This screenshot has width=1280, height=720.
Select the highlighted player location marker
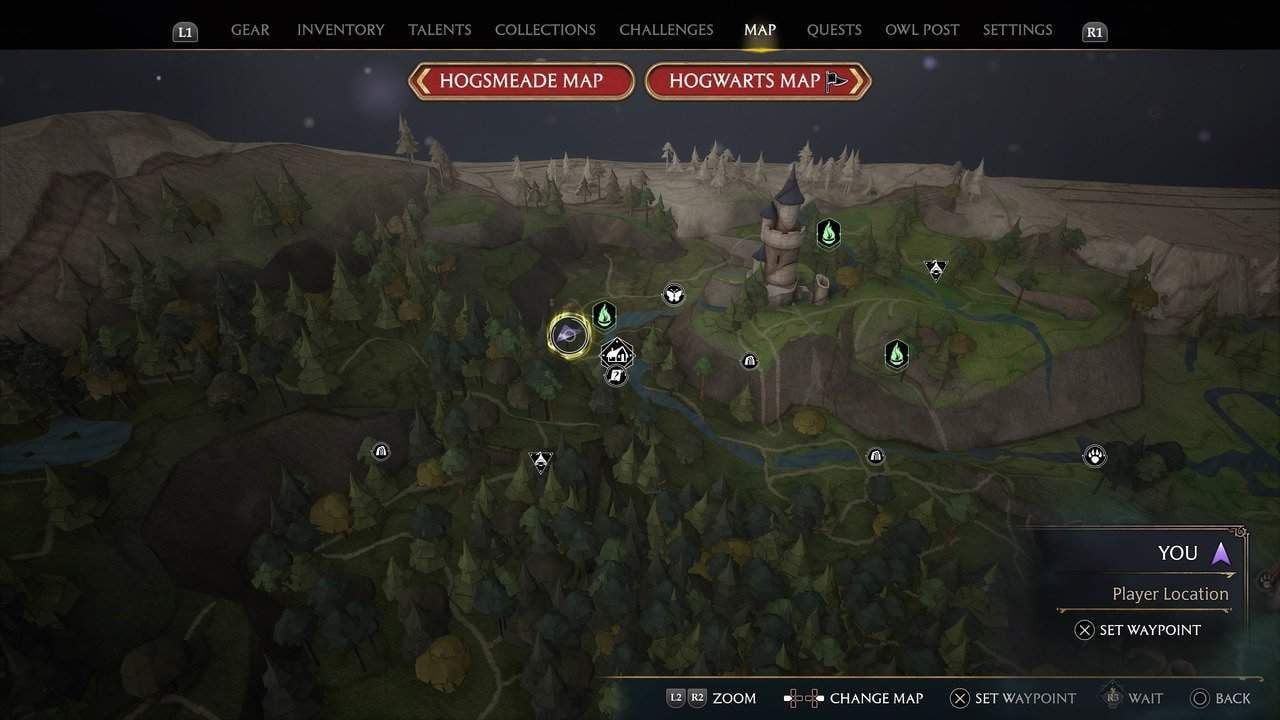click(x=569, y=334)
